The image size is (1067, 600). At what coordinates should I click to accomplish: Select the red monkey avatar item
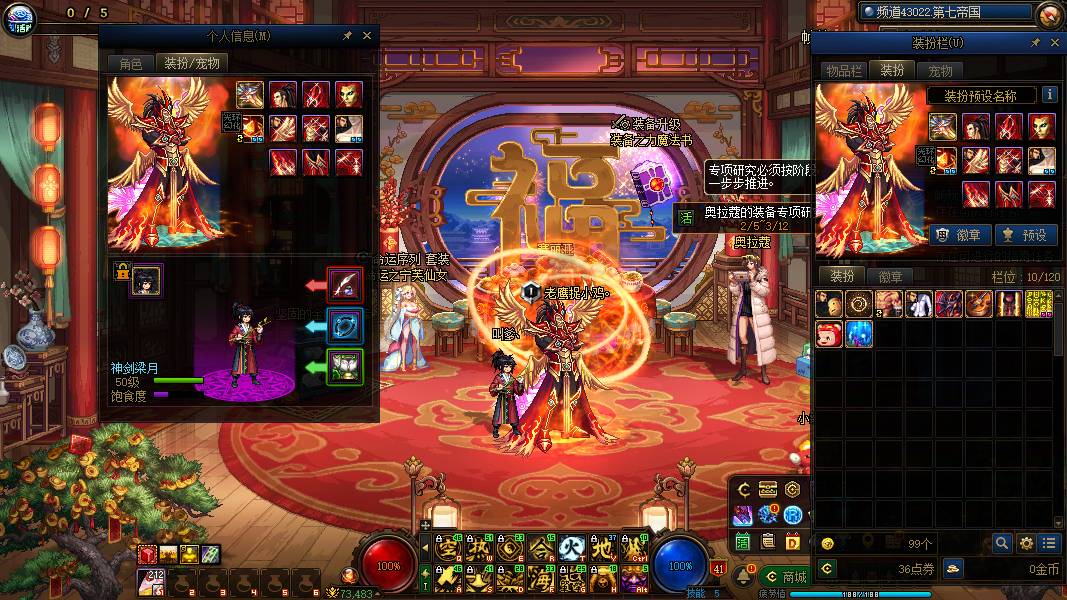pyautogui.click(x=829, y=334)
